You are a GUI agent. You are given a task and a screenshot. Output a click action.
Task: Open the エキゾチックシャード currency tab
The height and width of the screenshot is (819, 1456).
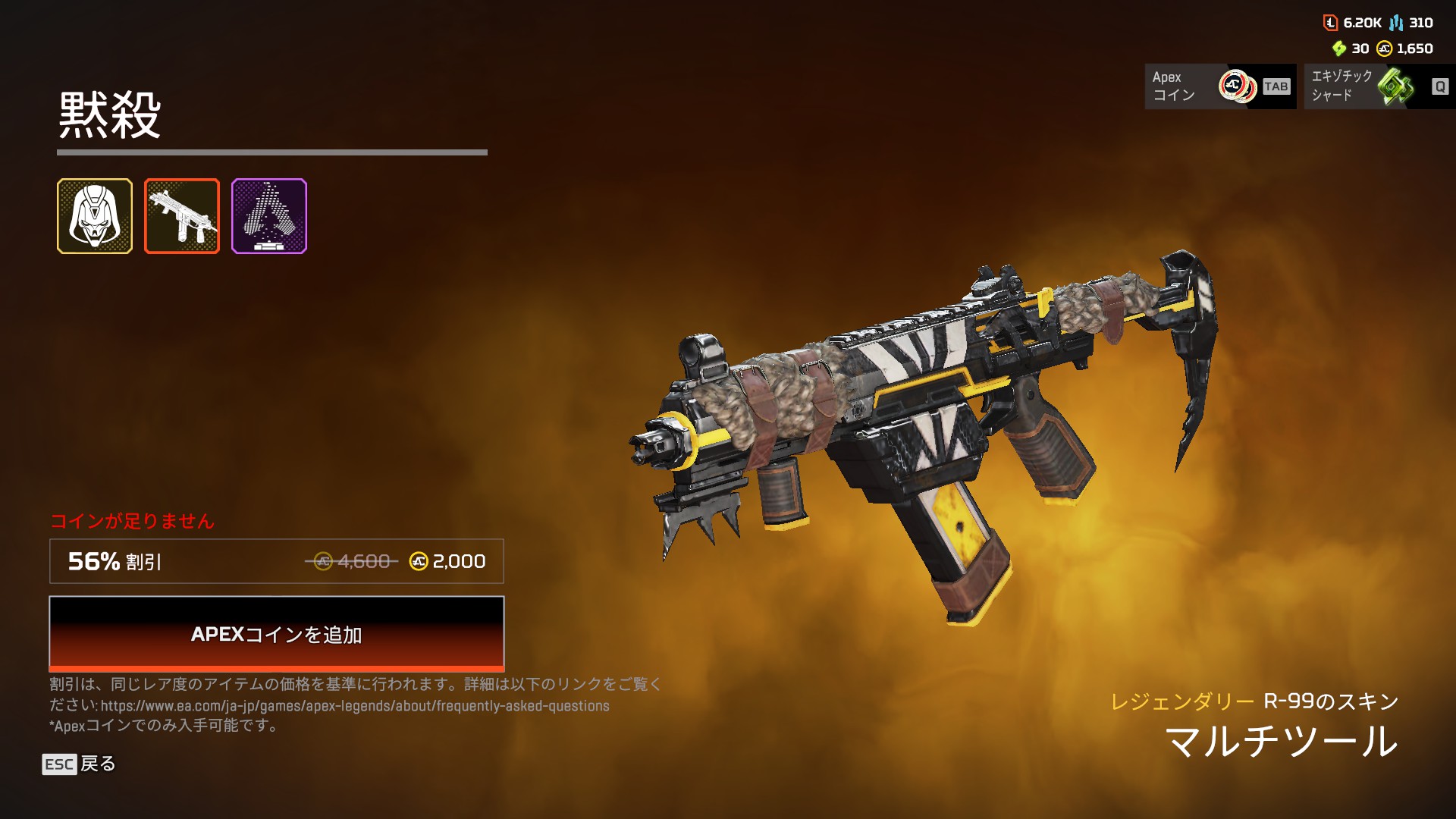(x=1379, y=86)
